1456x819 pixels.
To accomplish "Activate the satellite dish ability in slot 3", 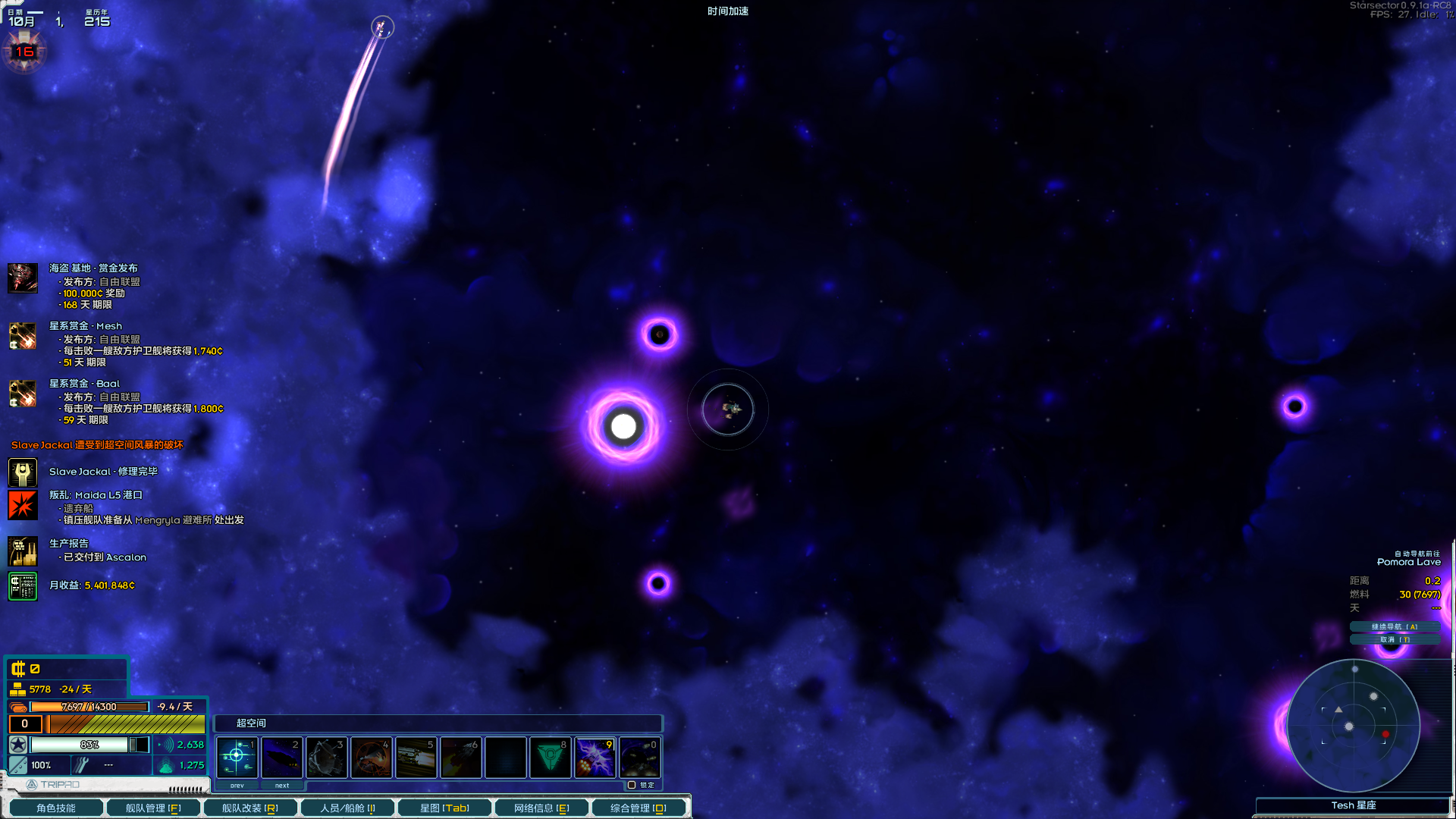I will coord(327,757).
